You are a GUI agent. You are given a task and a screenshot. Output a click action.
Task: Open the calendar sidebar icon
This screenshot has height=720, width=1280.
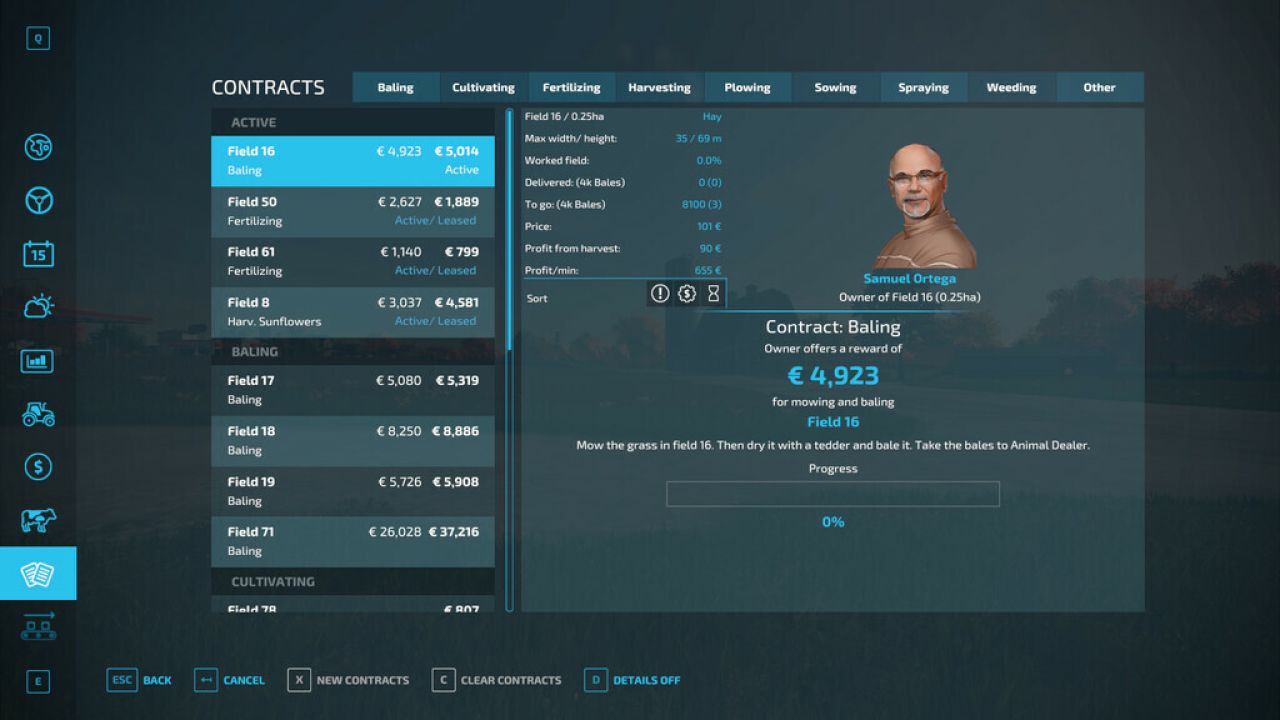point(37,253)
